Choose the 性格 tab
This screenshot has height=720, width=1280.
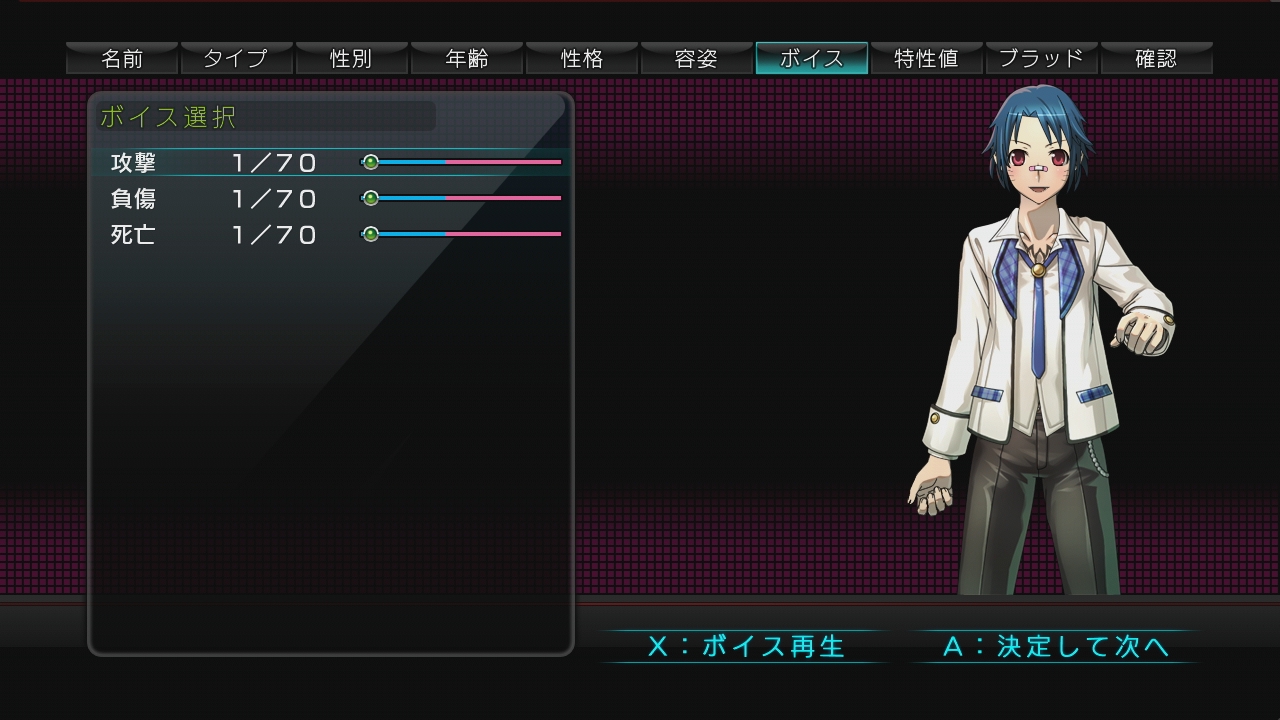[x=582, y=59]
